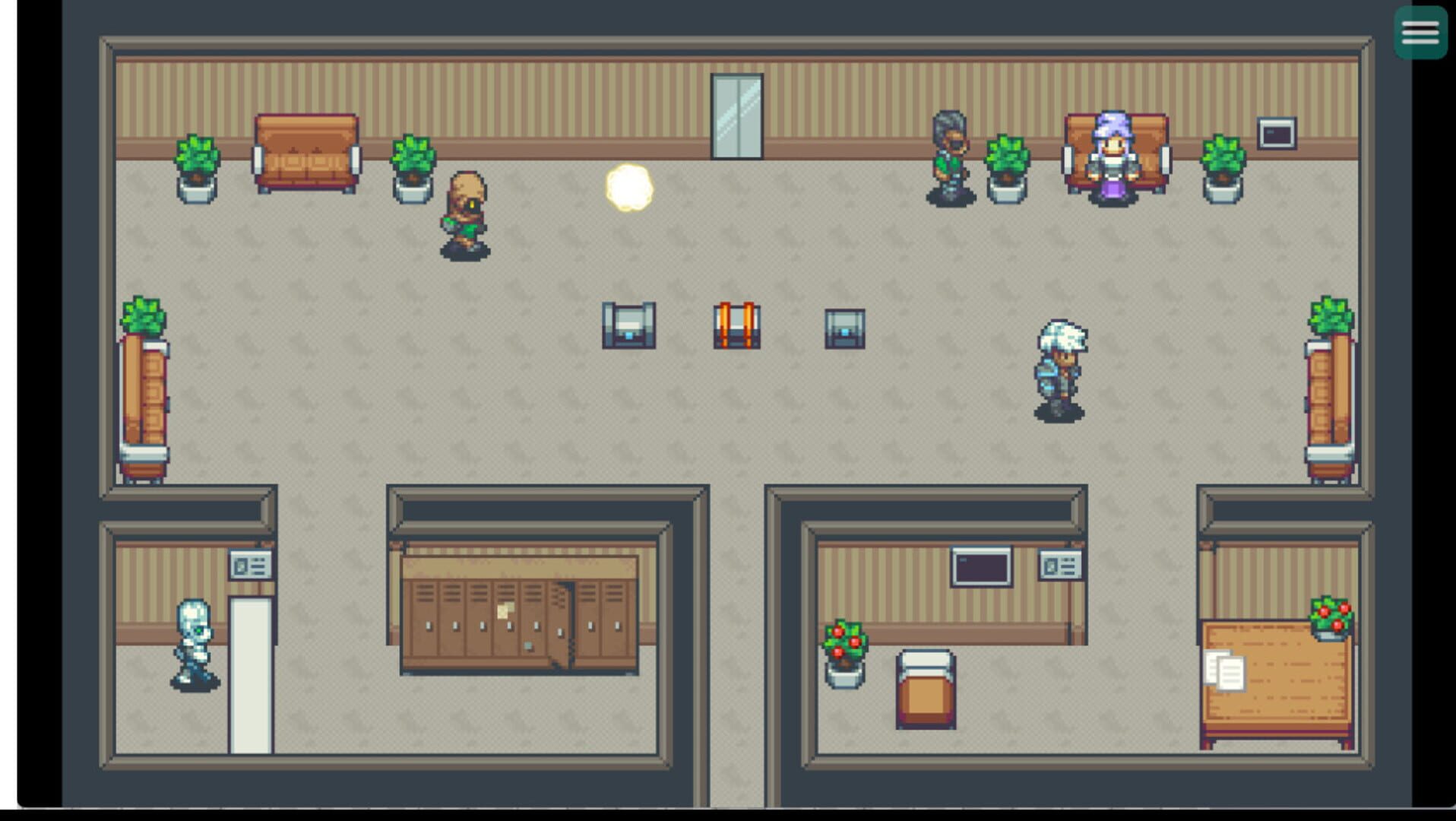Click the larger glass terminal machine on the left
1456x821 pixels.
click(x=628, y=327)
